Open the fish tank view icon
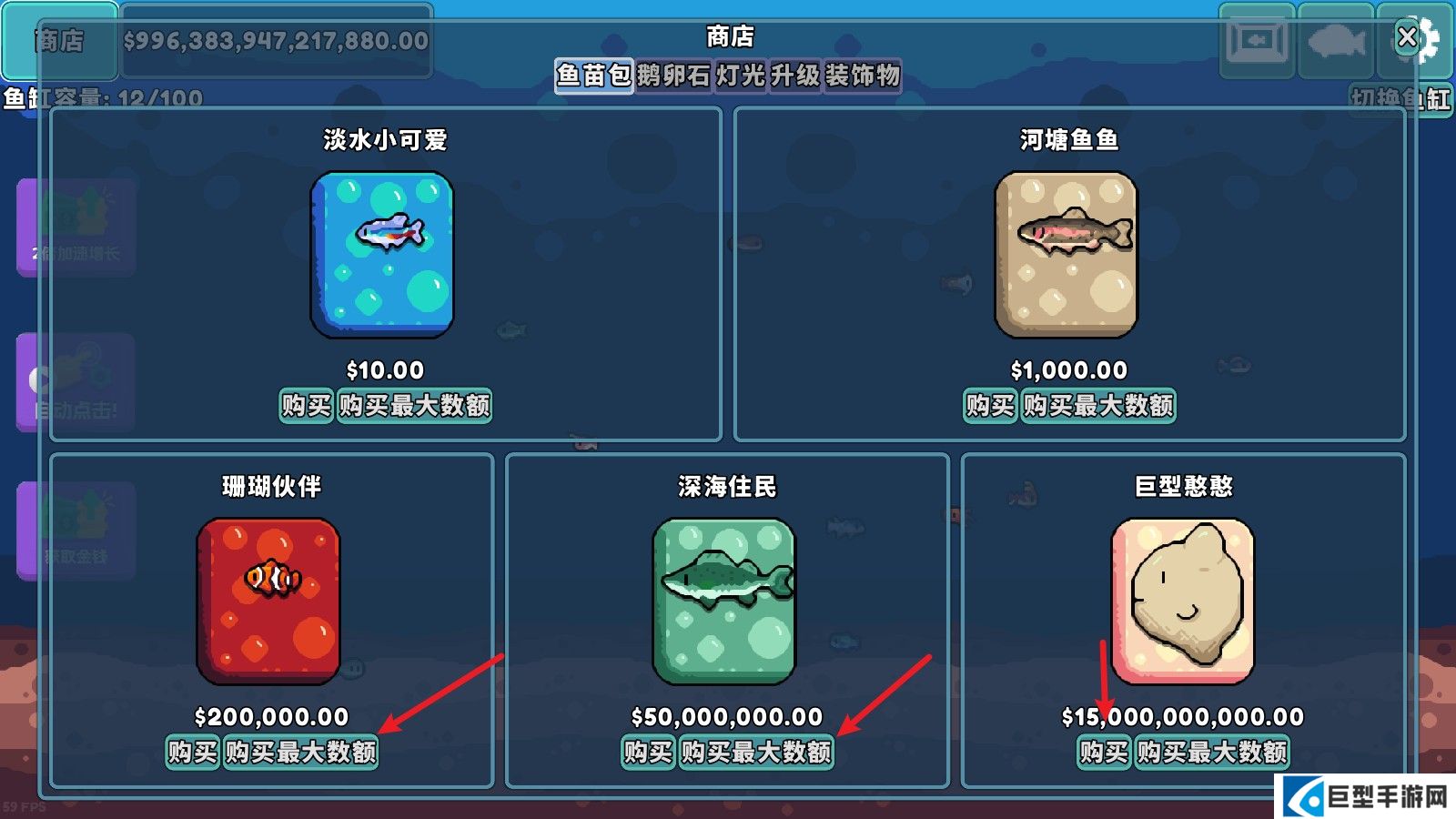 [1258, 38]
